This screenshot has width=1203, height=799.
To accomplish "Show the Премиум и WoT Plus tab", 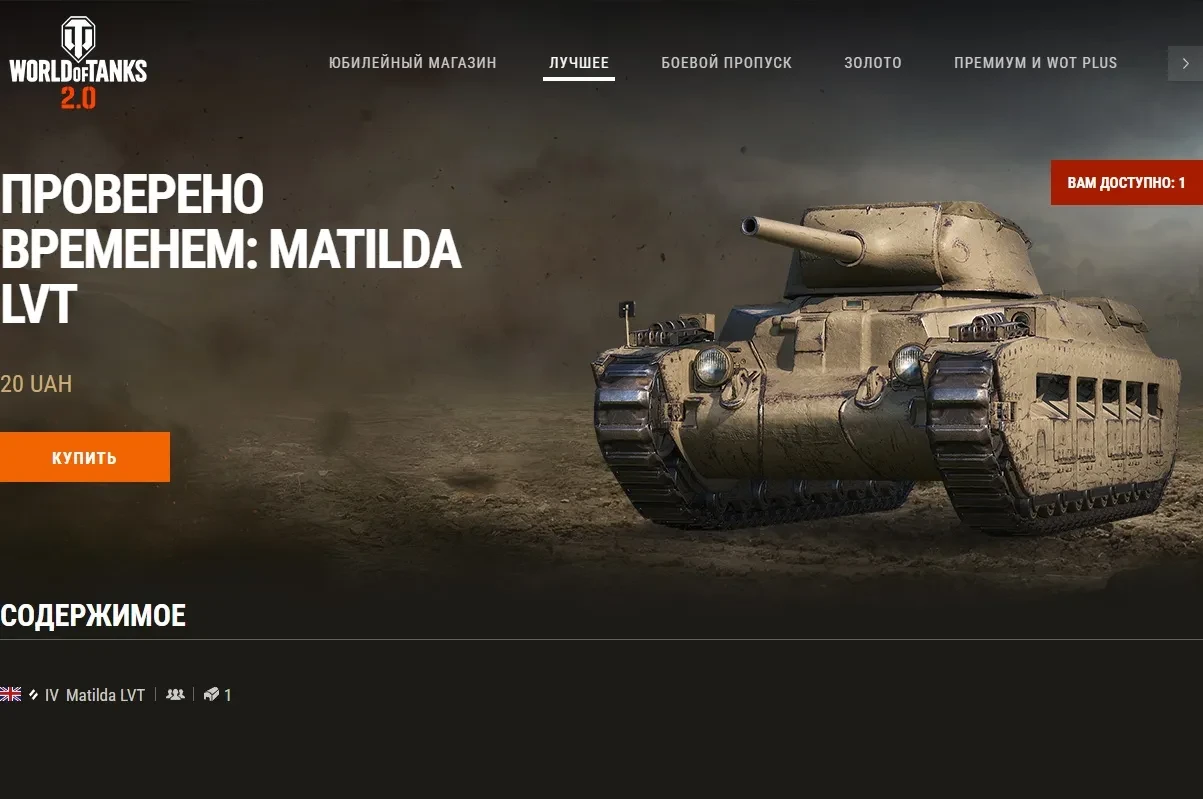I will [x=1035, y=63].
